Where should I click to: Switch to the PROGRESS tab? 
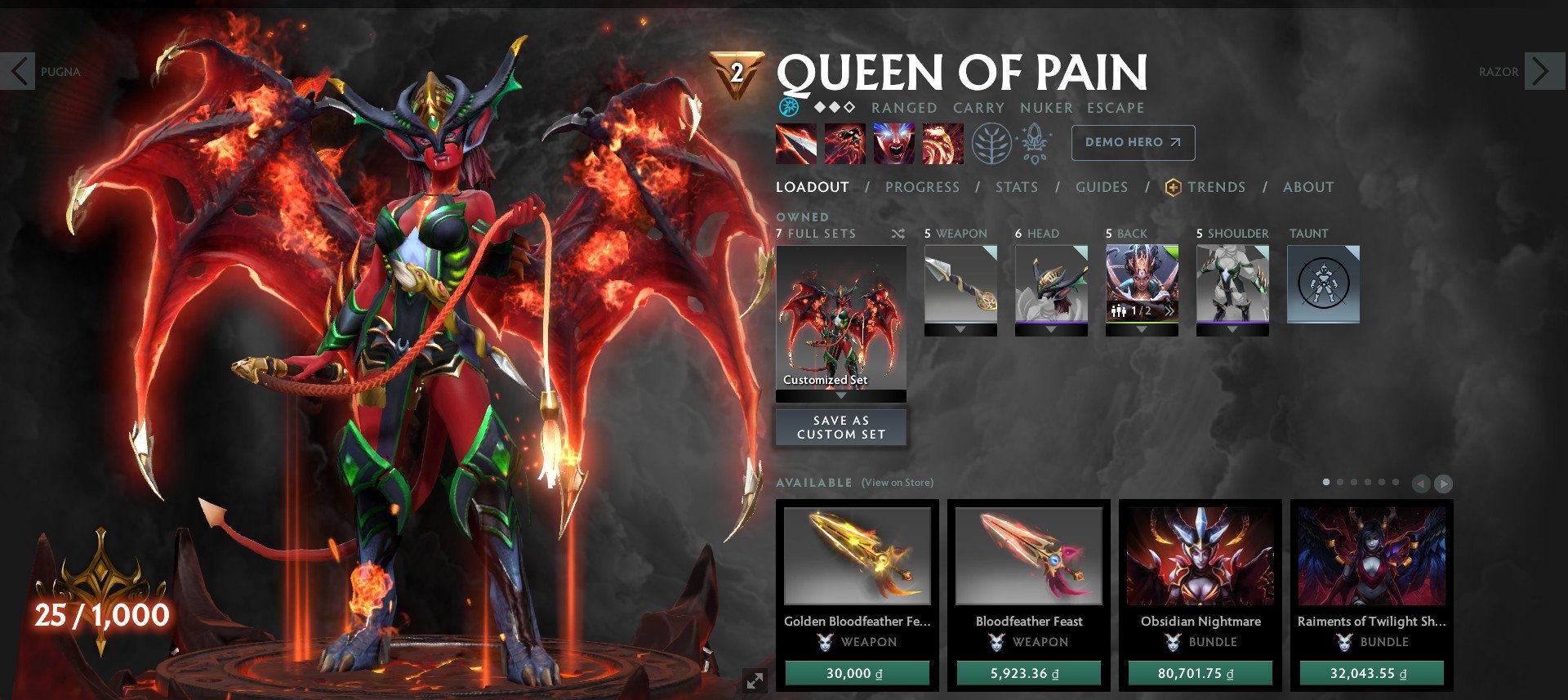(x=921, y=186)
